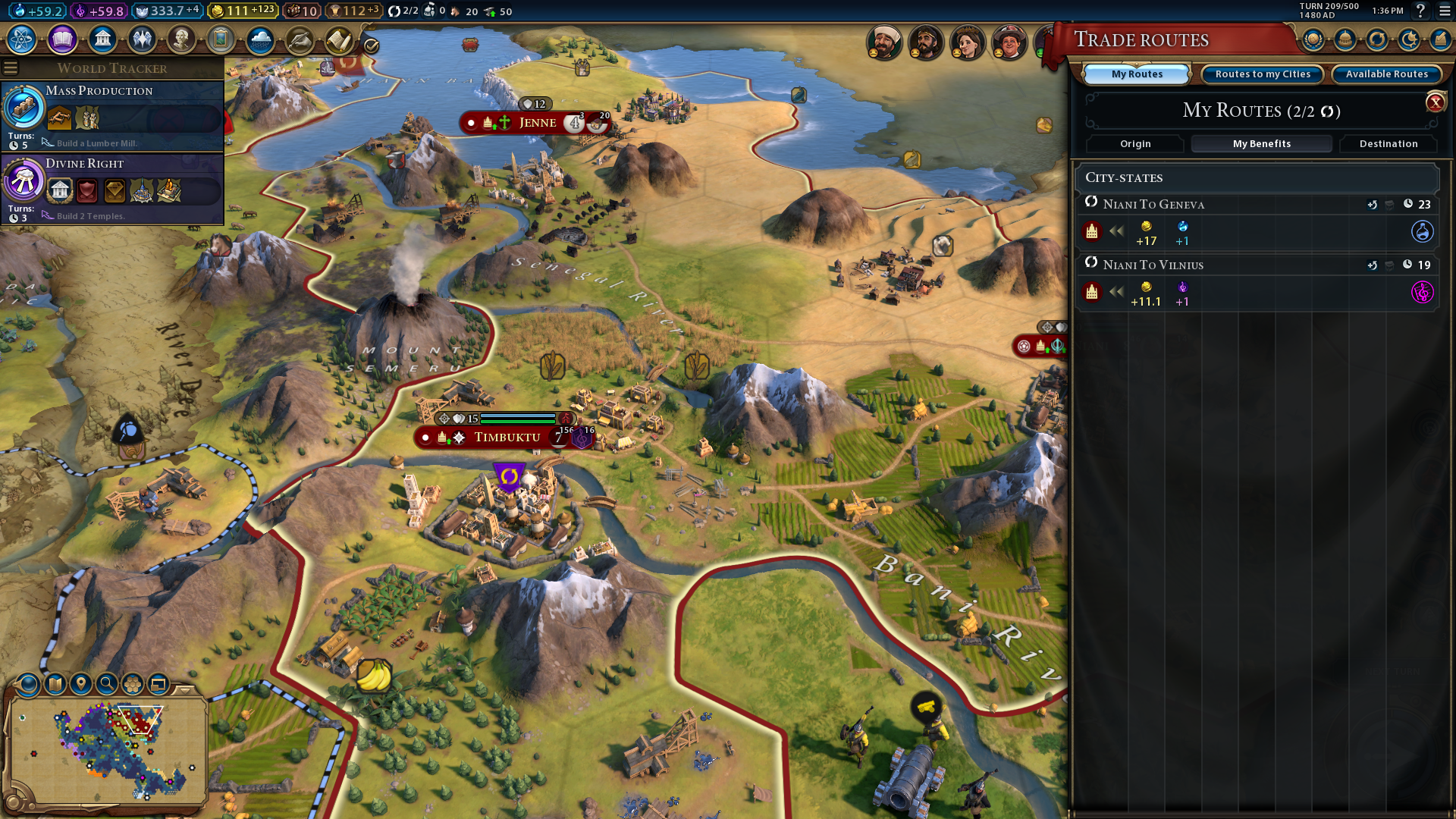Sort routes by My Benefits
Viewport: 1456px width, 819px height.
1261,144
